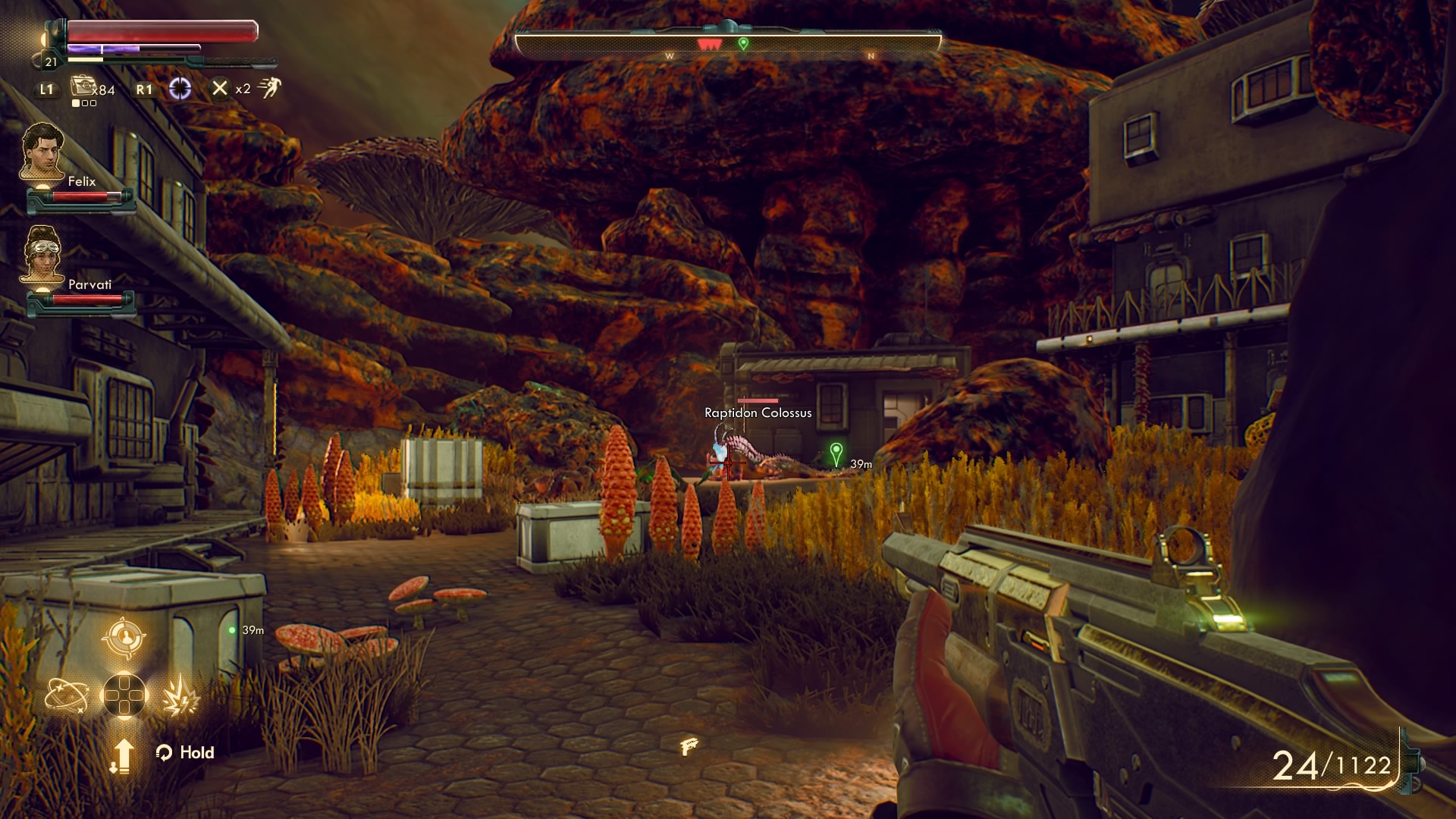Click the green objective waypoint marker
The height and width of the screenshot is (819, 1456).
coord(836,453)
